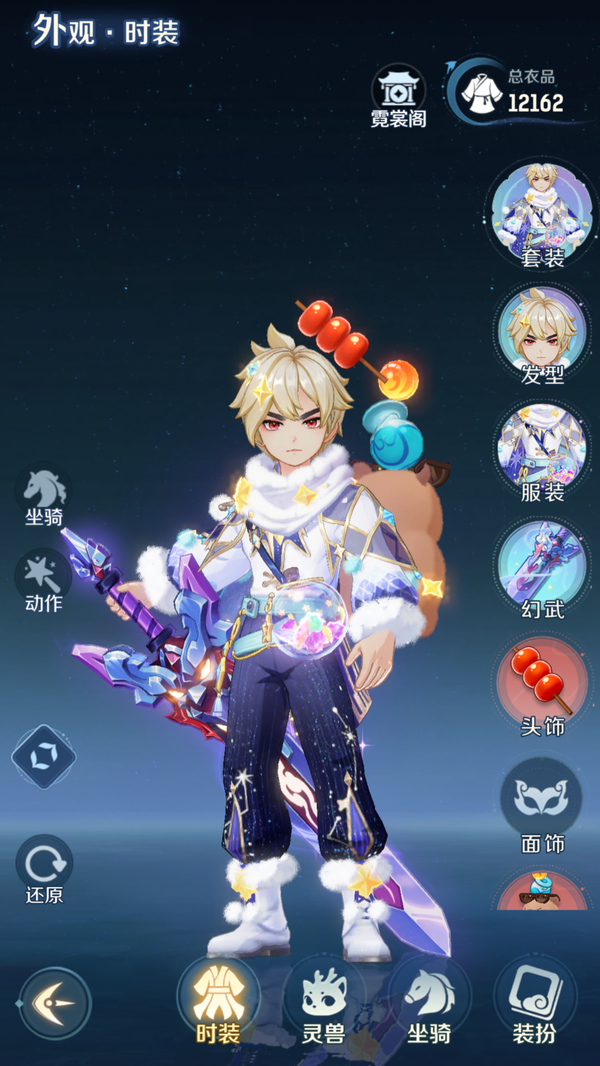Select the 头饰 headwear category
The width and height of the screenshot is (600, 1066).
[x=542, y=683]
